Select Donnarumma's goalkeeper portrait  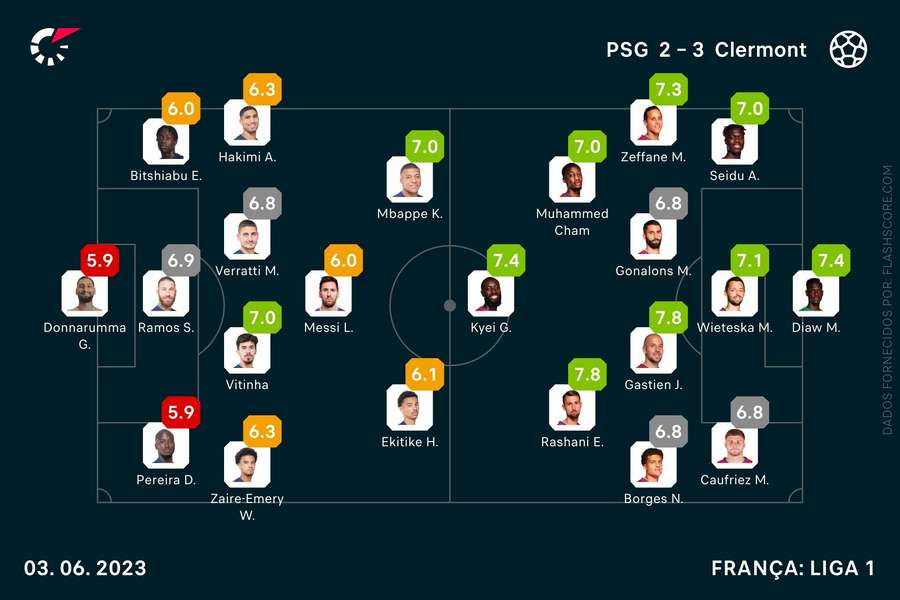(x=84, y=293)
